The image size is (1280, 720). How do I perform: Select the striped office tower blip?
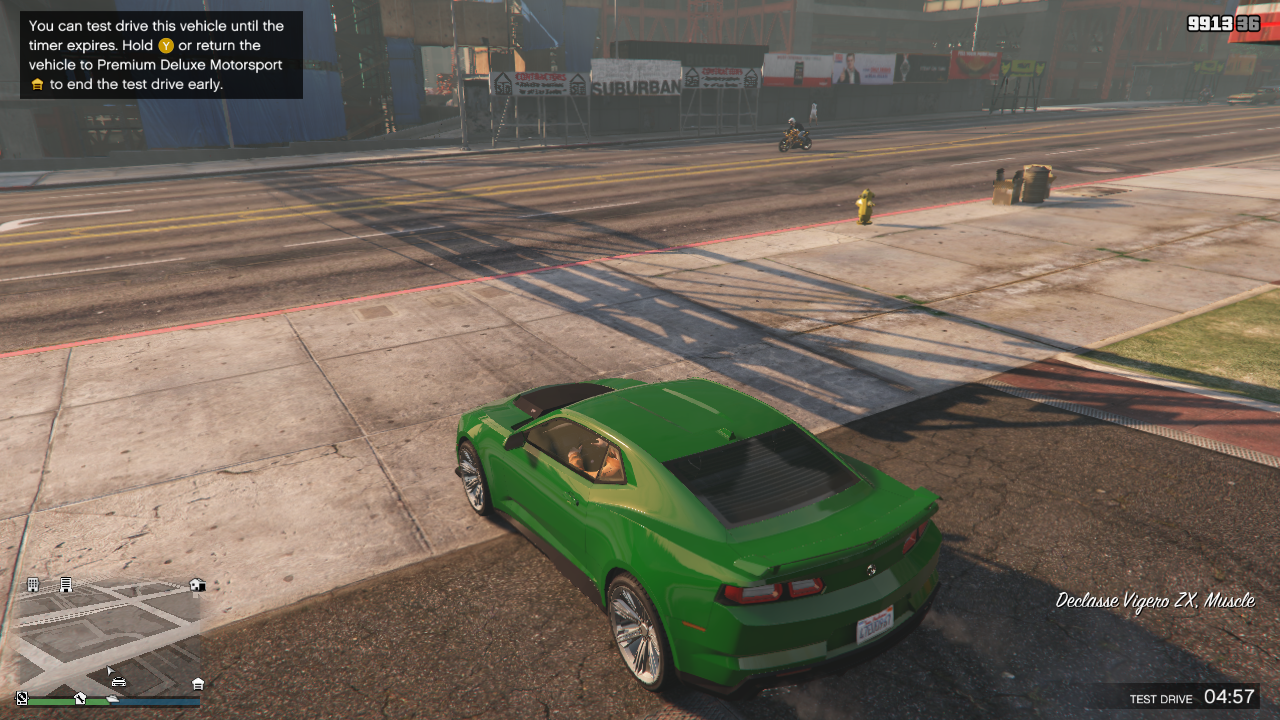(66, 584)
